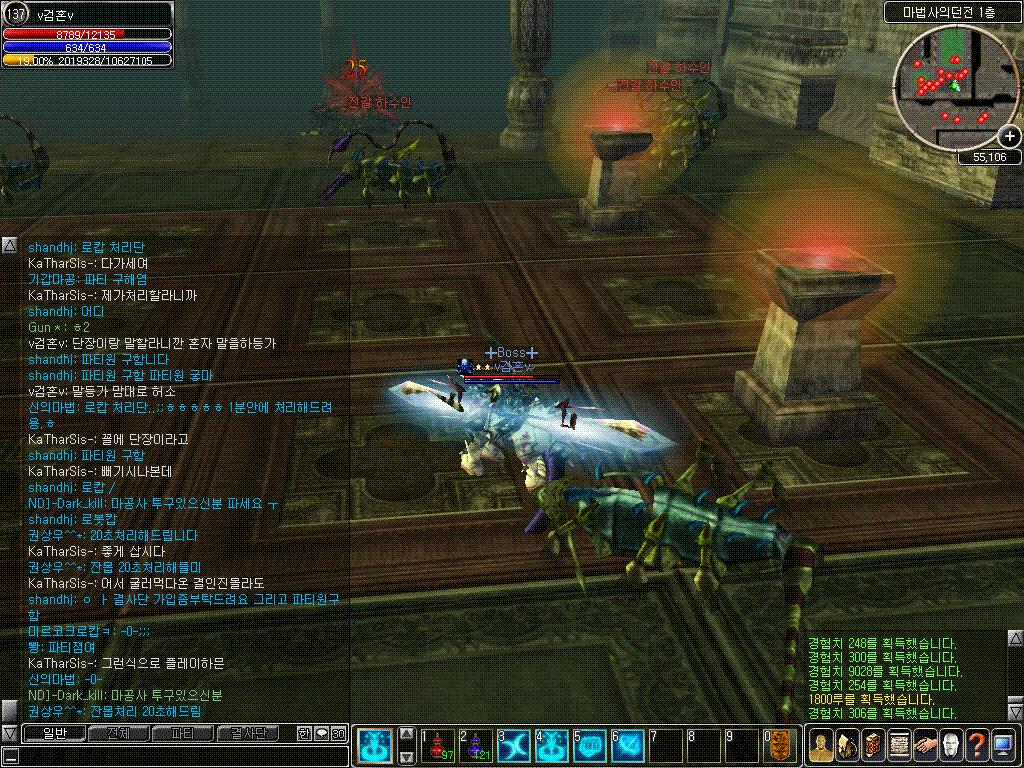Screen dimensions: 1024x768
Task: Activate the fist skill in slot 5
Action: coord(591,747)
